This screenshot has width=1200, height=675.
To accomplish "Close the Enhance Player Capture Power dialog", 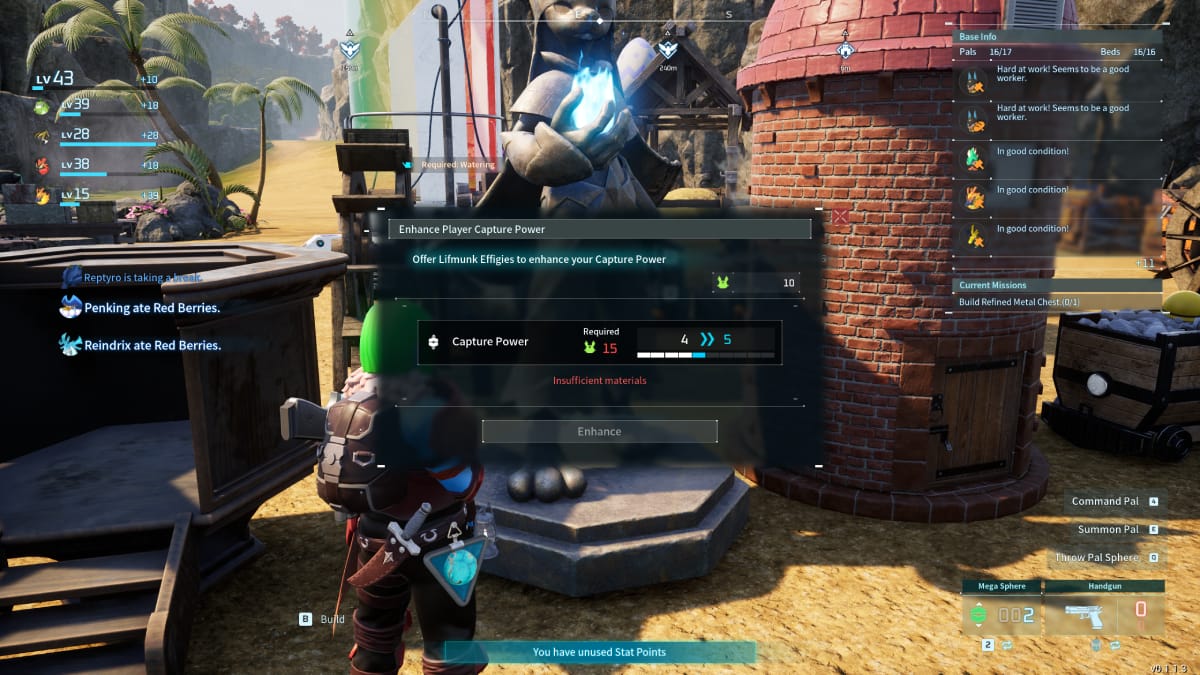I will 841,216.
